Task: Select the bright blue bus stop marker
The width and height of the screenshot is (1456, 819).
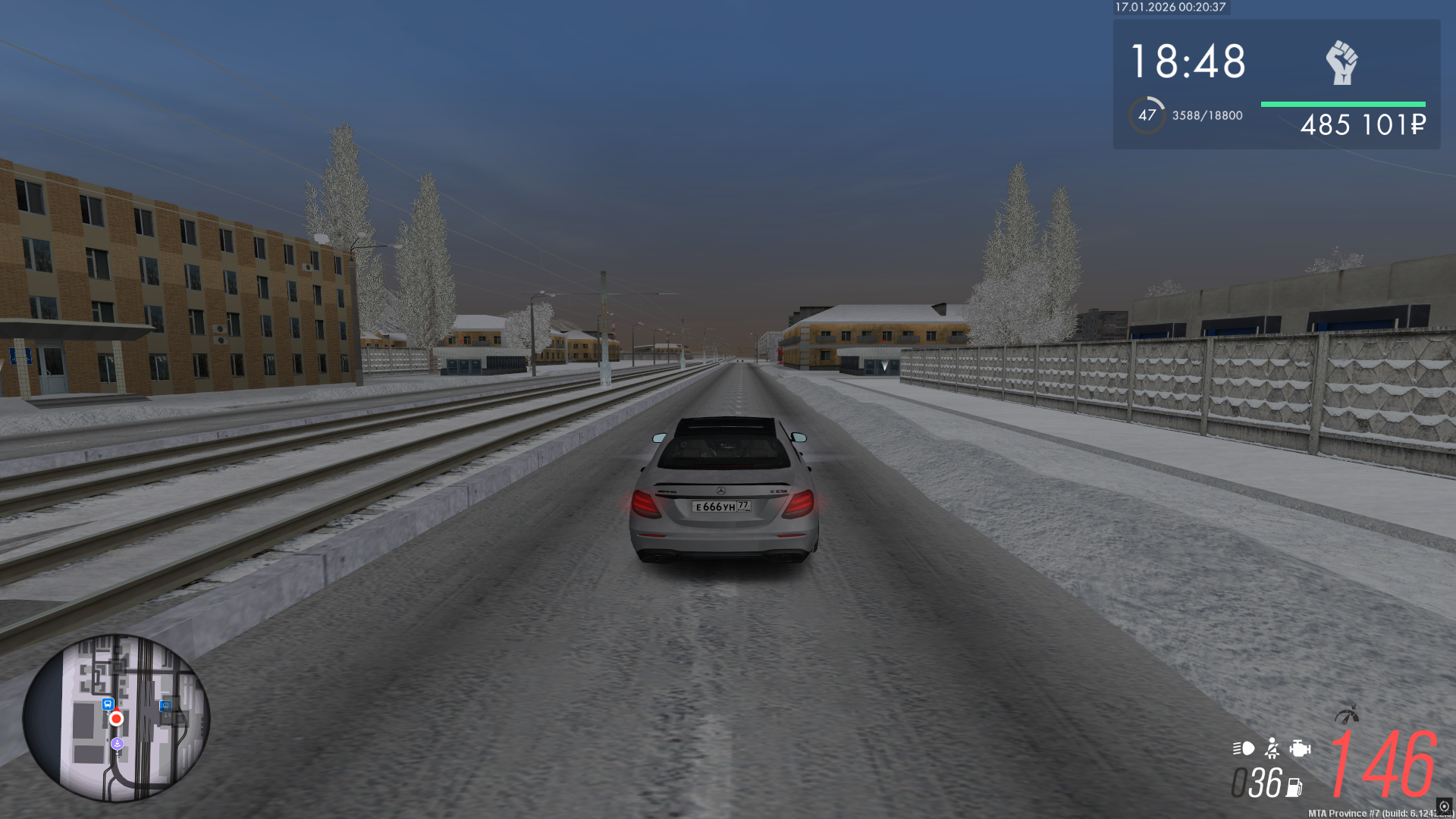Action: [x=108, y=704]
